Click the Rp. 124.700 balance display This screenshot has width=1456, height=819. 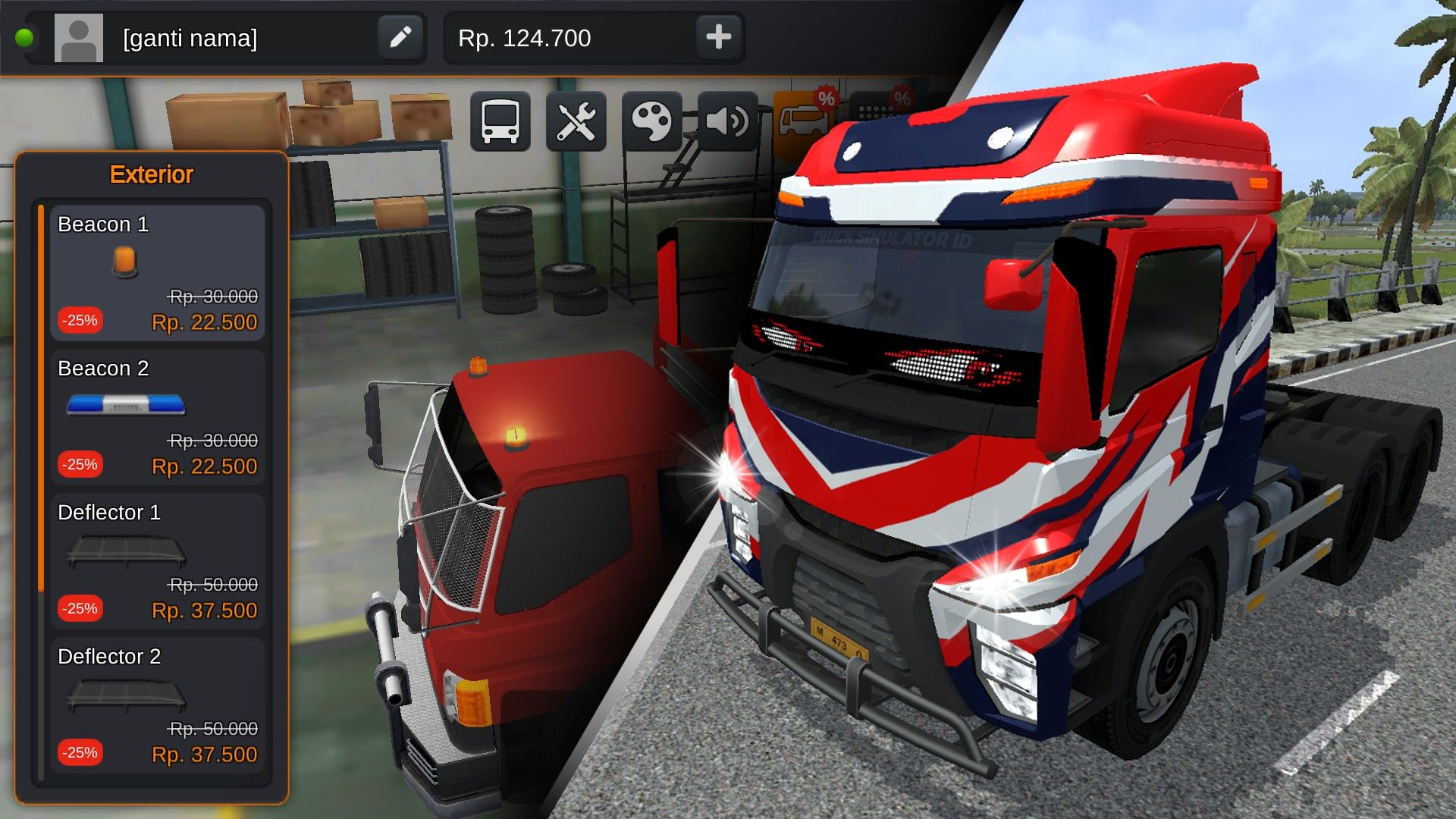coord(523,39)
